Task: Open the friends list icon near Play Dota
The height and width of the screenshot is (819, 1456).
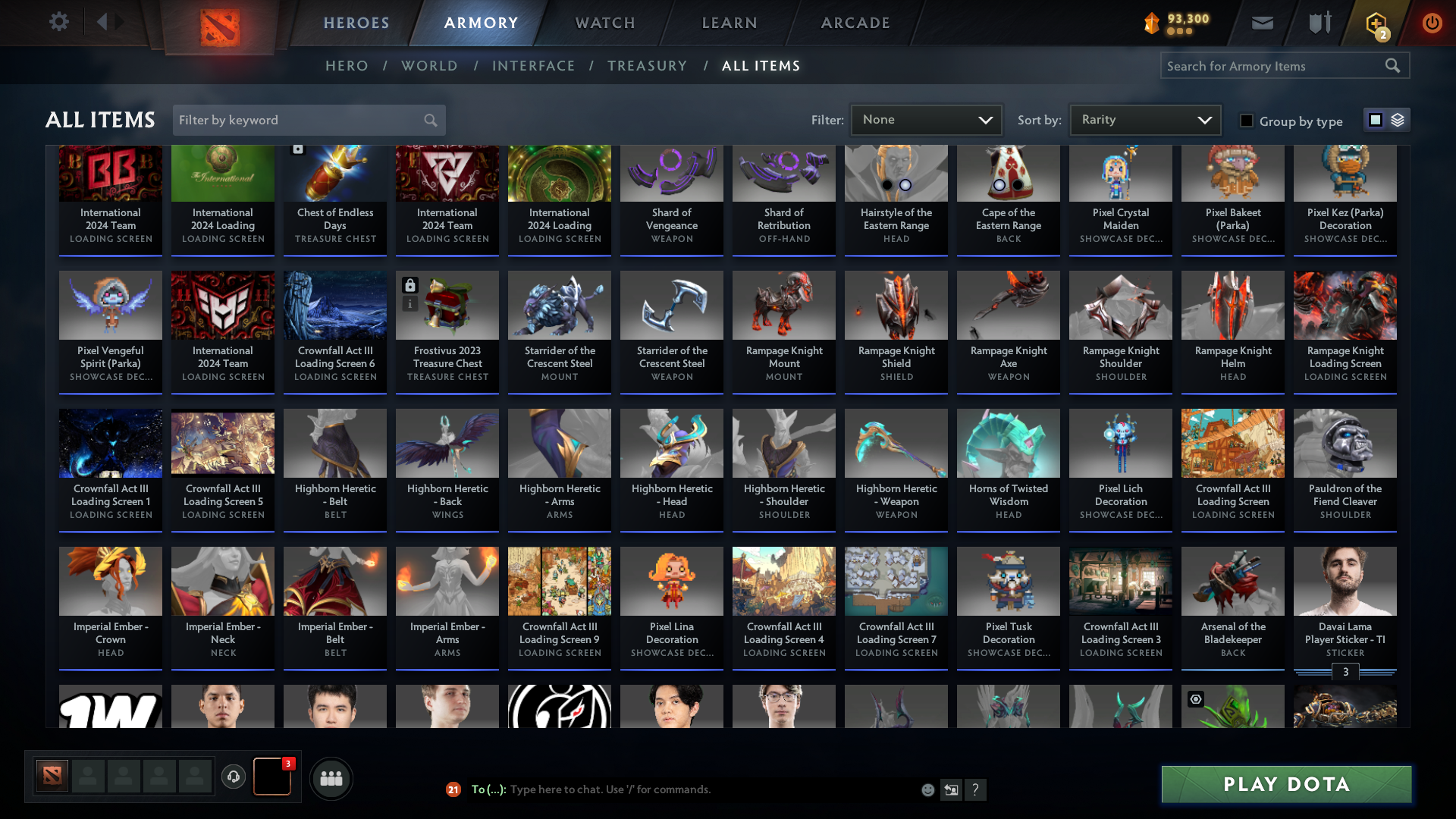Action: tap(331, 777)
